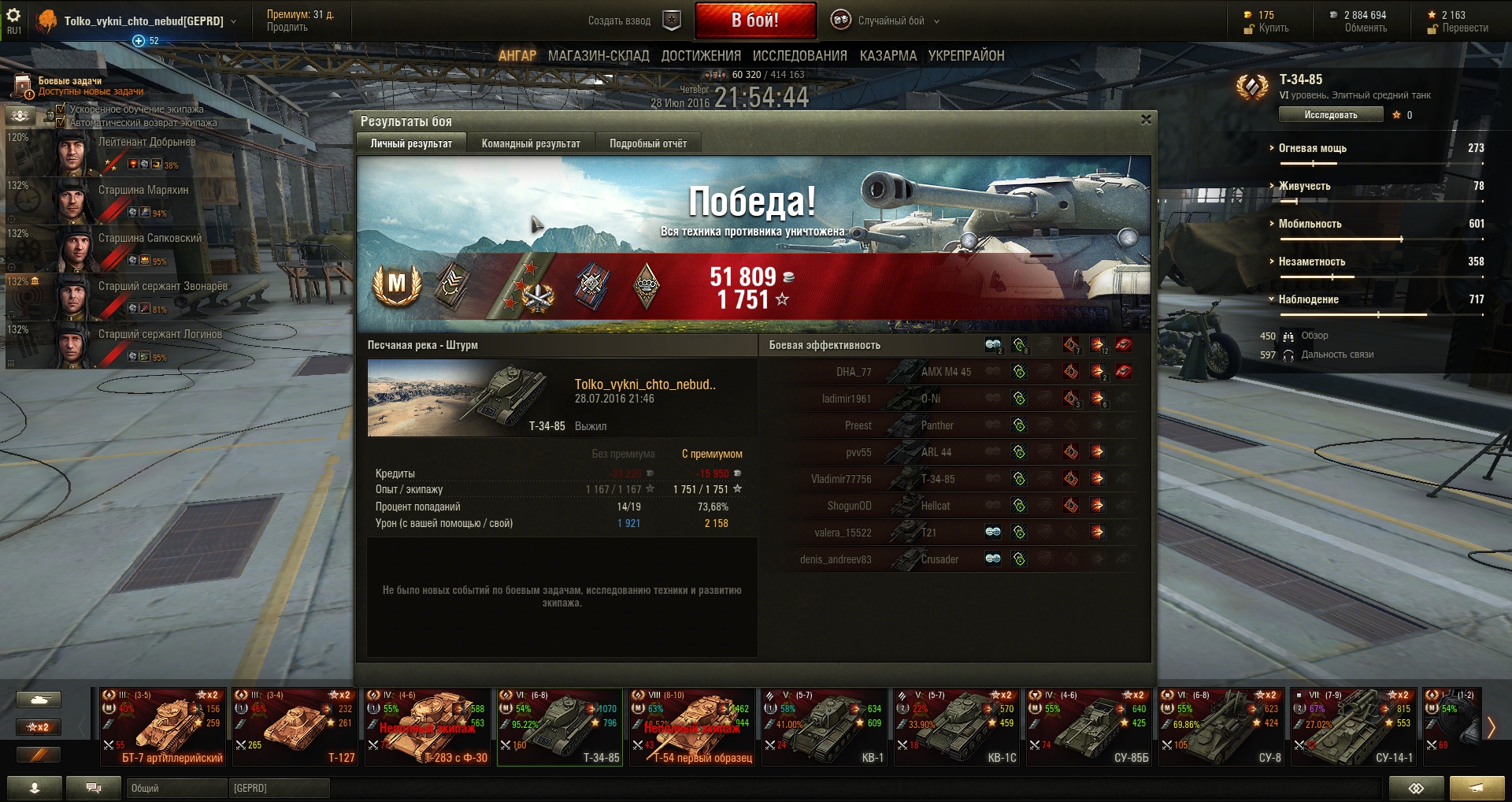Open the settings gear menu
This screenshot has height=802, width=1512.
(x=13, y=15)
